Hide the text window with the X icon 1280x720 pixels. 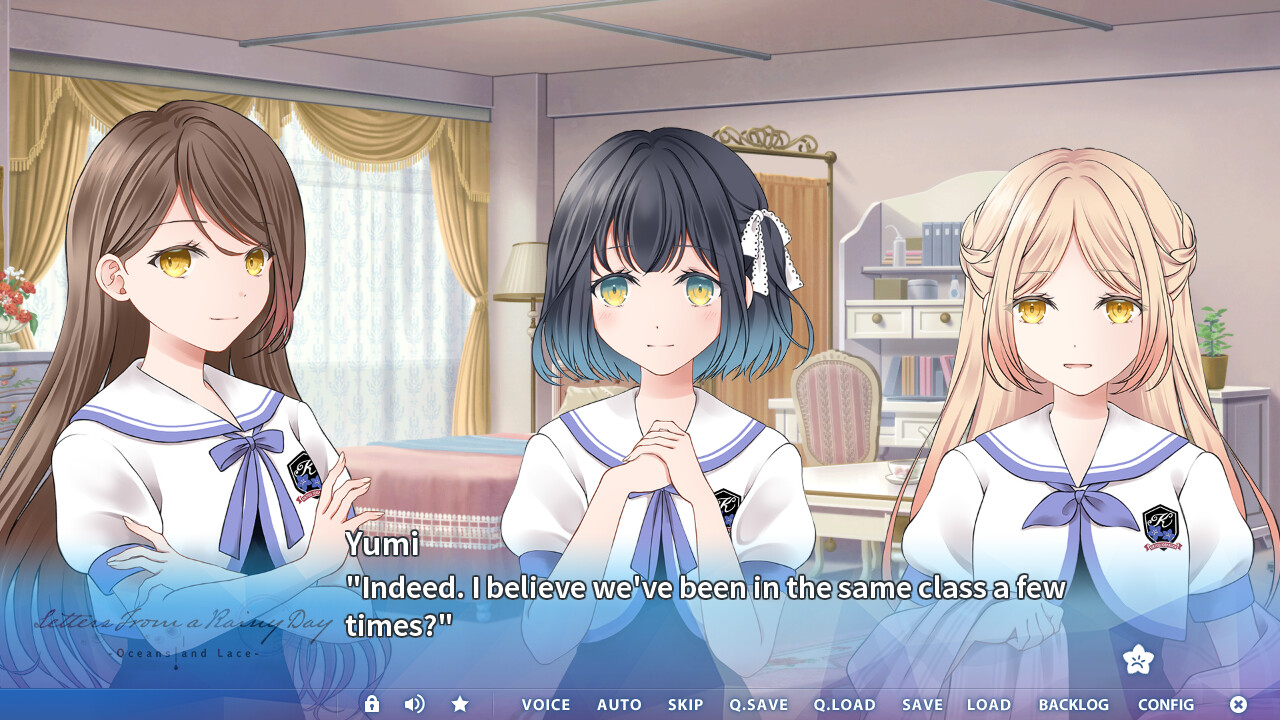point(1238,704)
